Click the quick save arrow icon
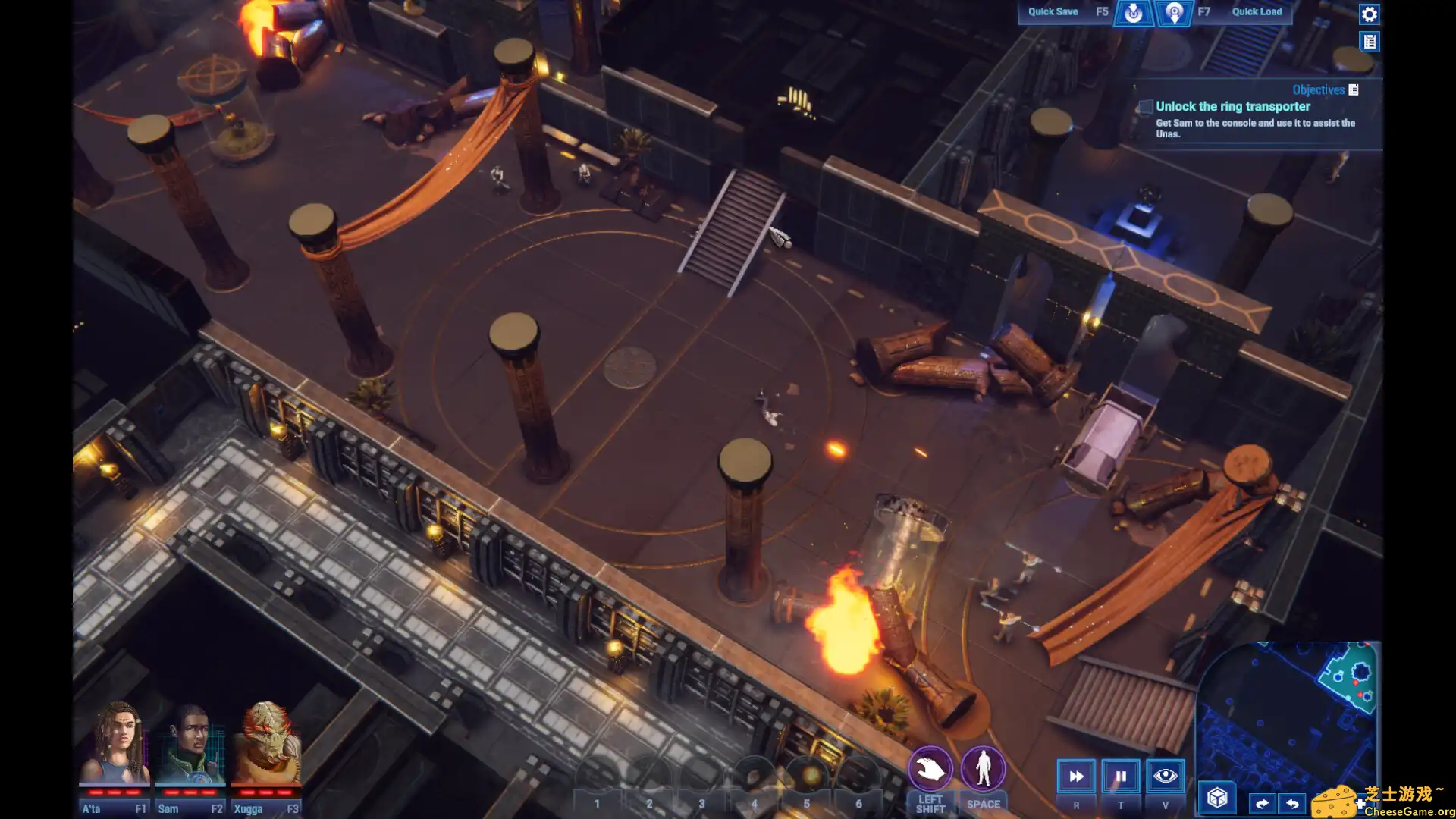The image size is (1456, 819). pyautogui.click(x=1133, y=13)
